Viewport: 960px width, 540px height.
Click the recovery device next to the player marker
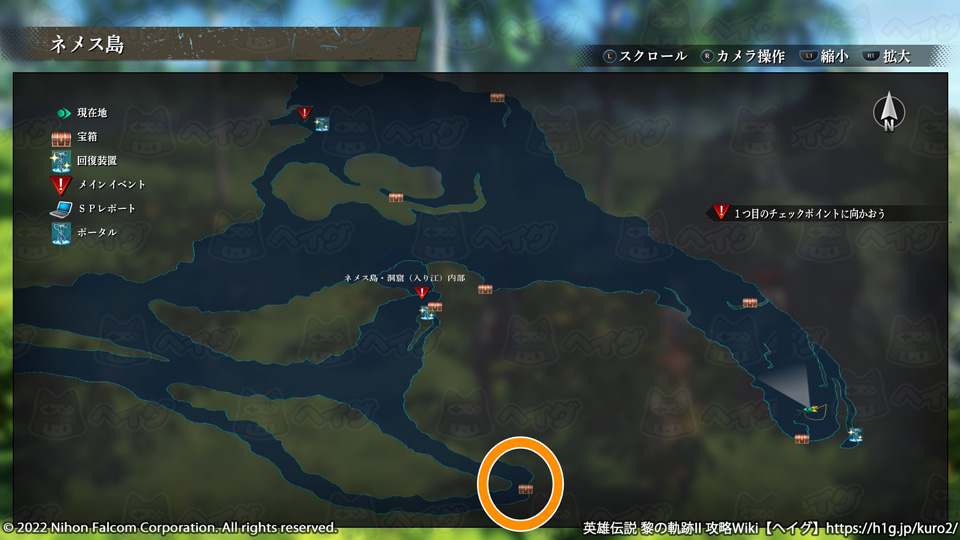[855, 435]
